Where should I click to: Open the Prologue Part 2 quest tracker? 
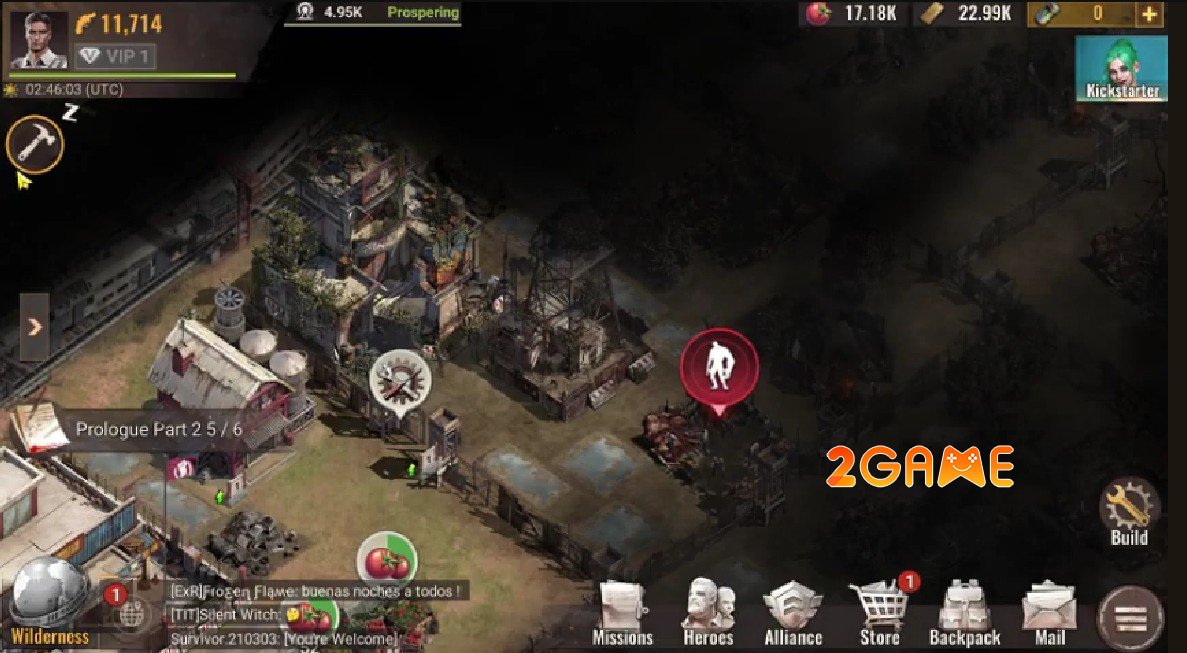pyautogui.click(x=145, y=431)
